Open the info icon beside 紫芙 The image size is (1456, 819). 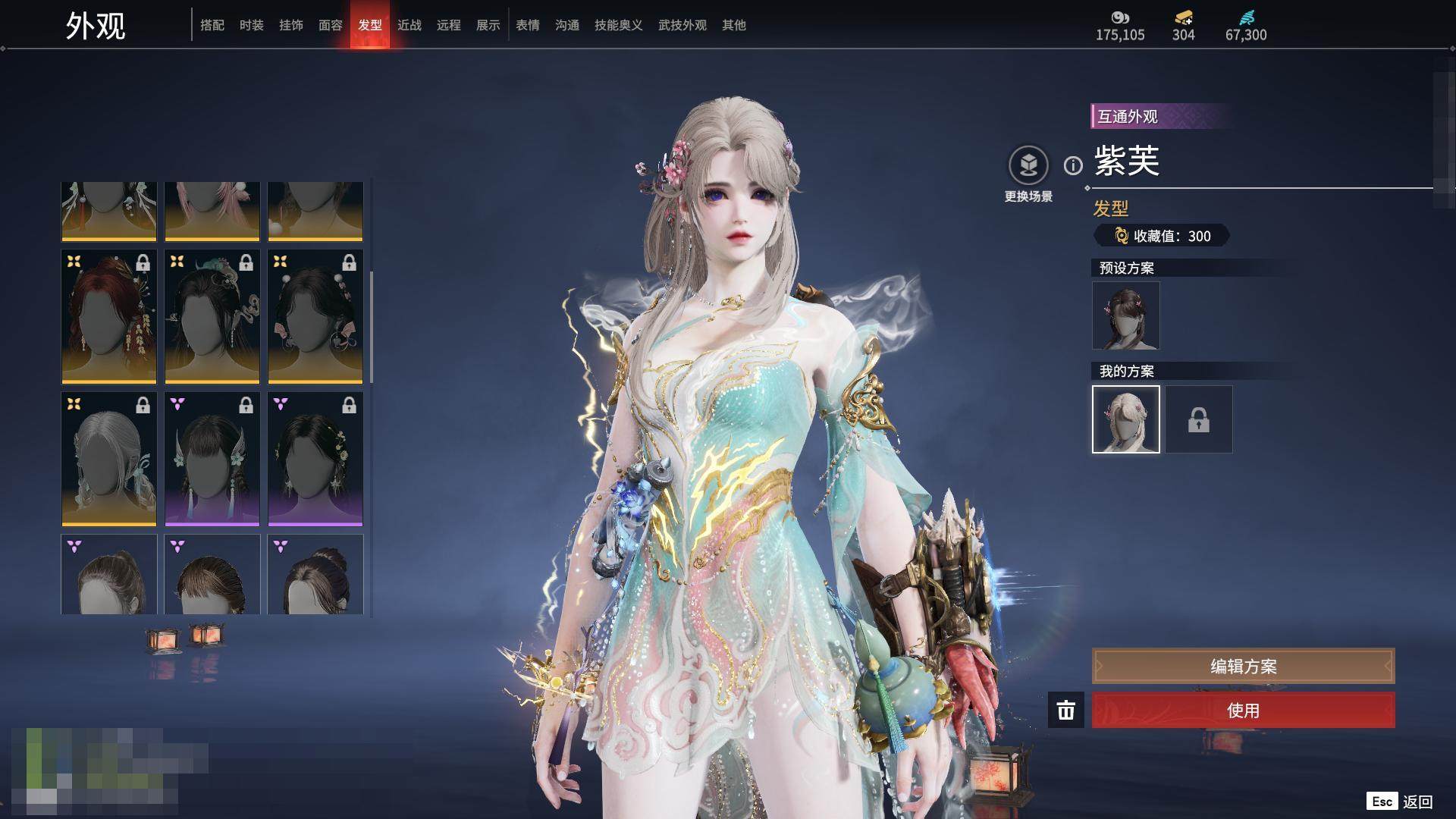coord(1073,165)
